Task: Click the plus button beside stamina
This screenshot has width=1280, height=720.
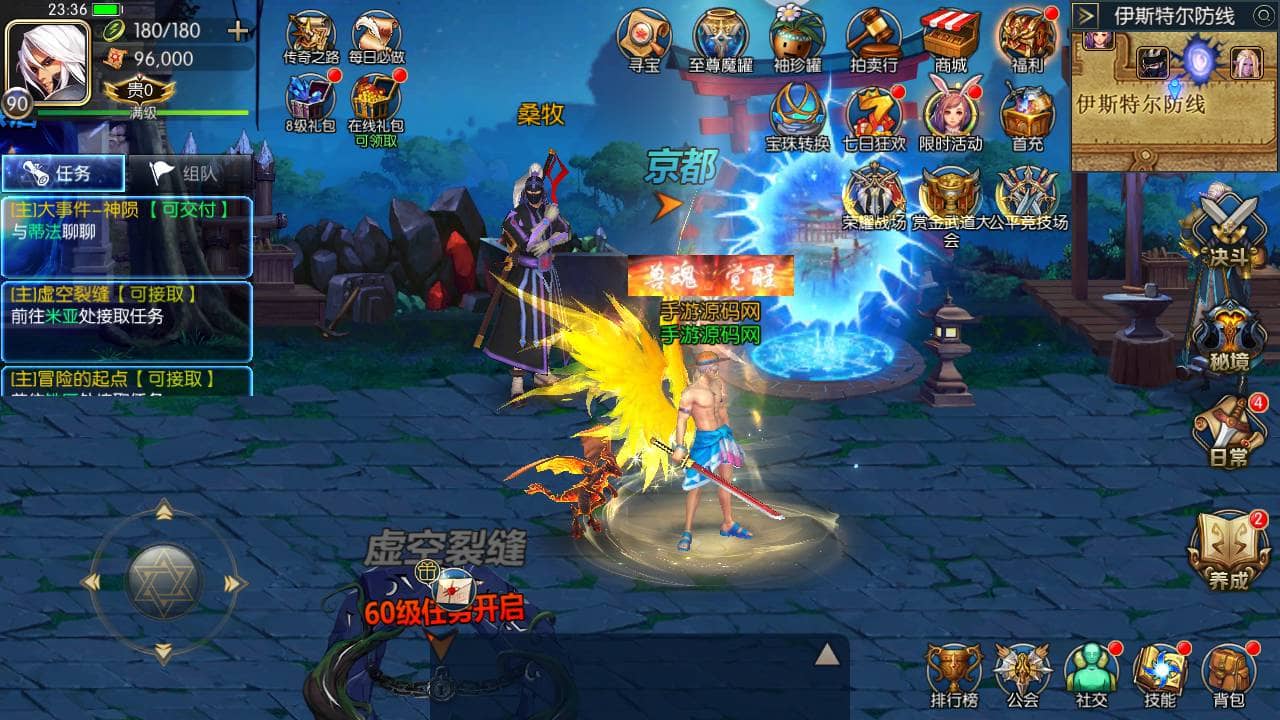Action: [238, 31]
